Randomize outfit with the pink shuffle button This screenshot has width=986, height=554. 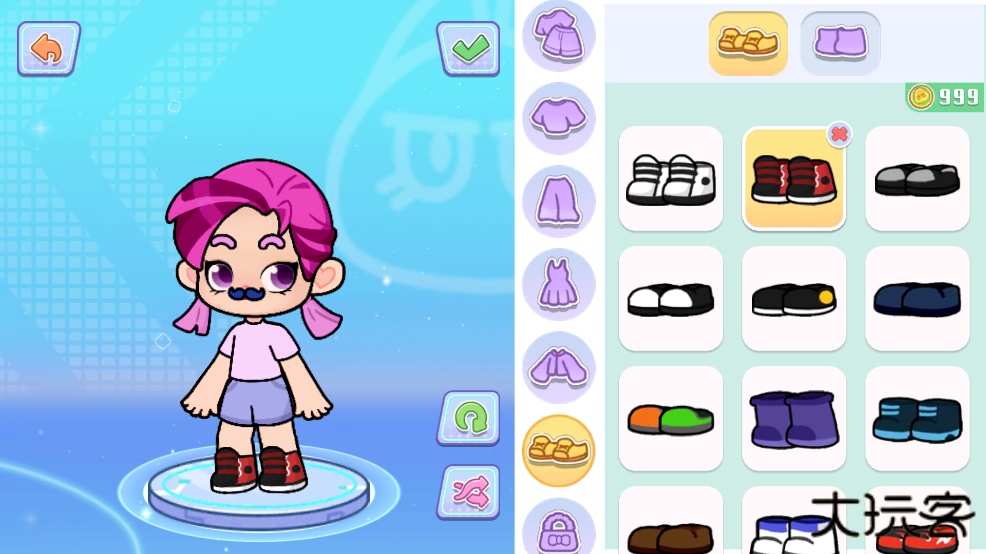468,491
